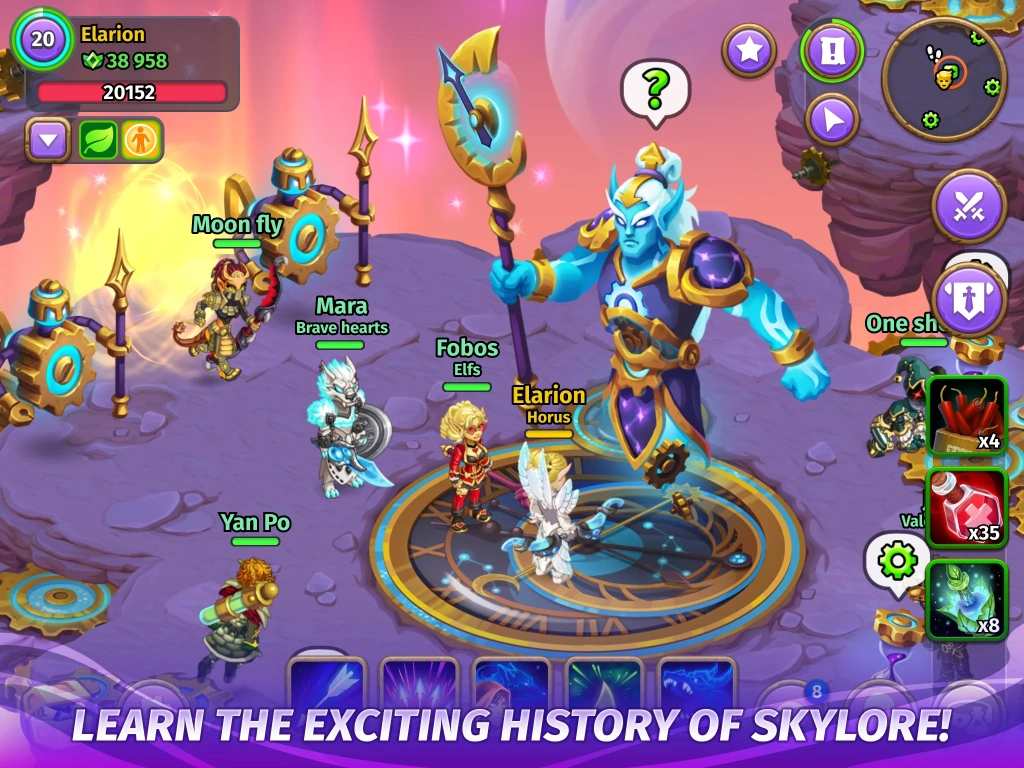Select the green leaf buff icon
This screenshot has width=1024, height=768.
click(99, 140)
